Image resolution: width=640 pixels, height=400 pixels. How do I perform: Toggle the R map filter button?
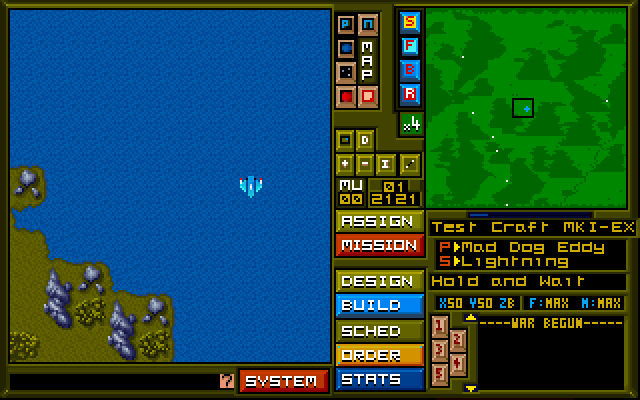410,93
